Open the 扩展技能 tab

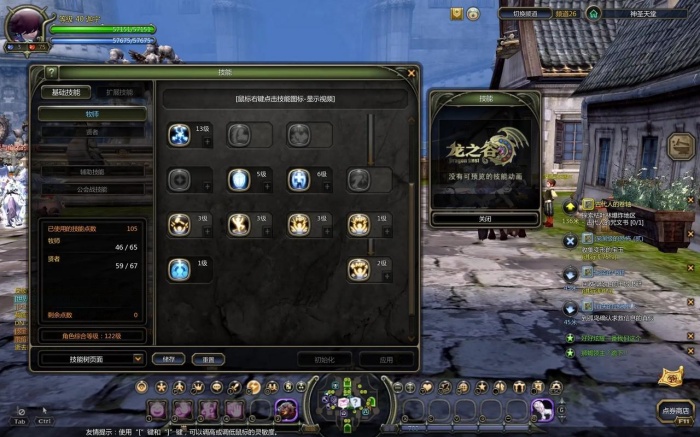(119, 92)
